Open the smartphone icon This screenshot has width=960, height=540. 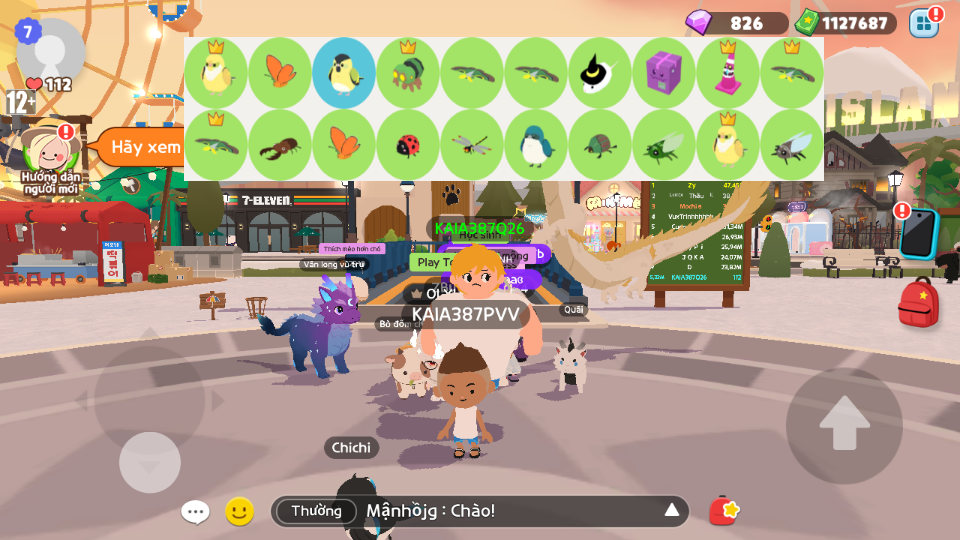pos(917,234)
